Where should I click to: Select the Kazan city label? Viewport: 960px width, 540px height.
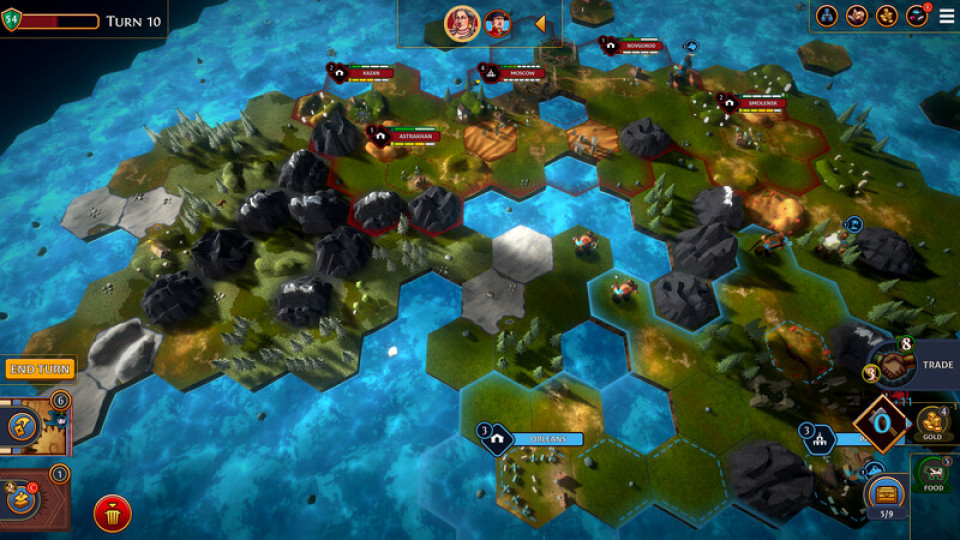(370, 73)
